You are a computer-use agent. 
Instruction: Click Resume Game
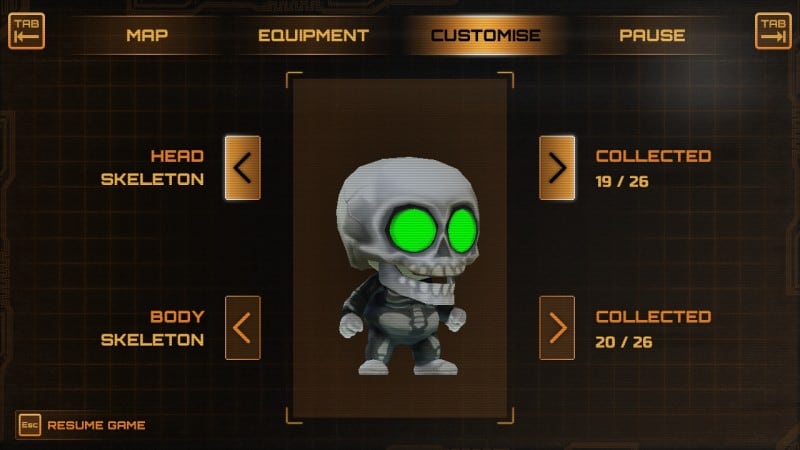coord(82,425)
